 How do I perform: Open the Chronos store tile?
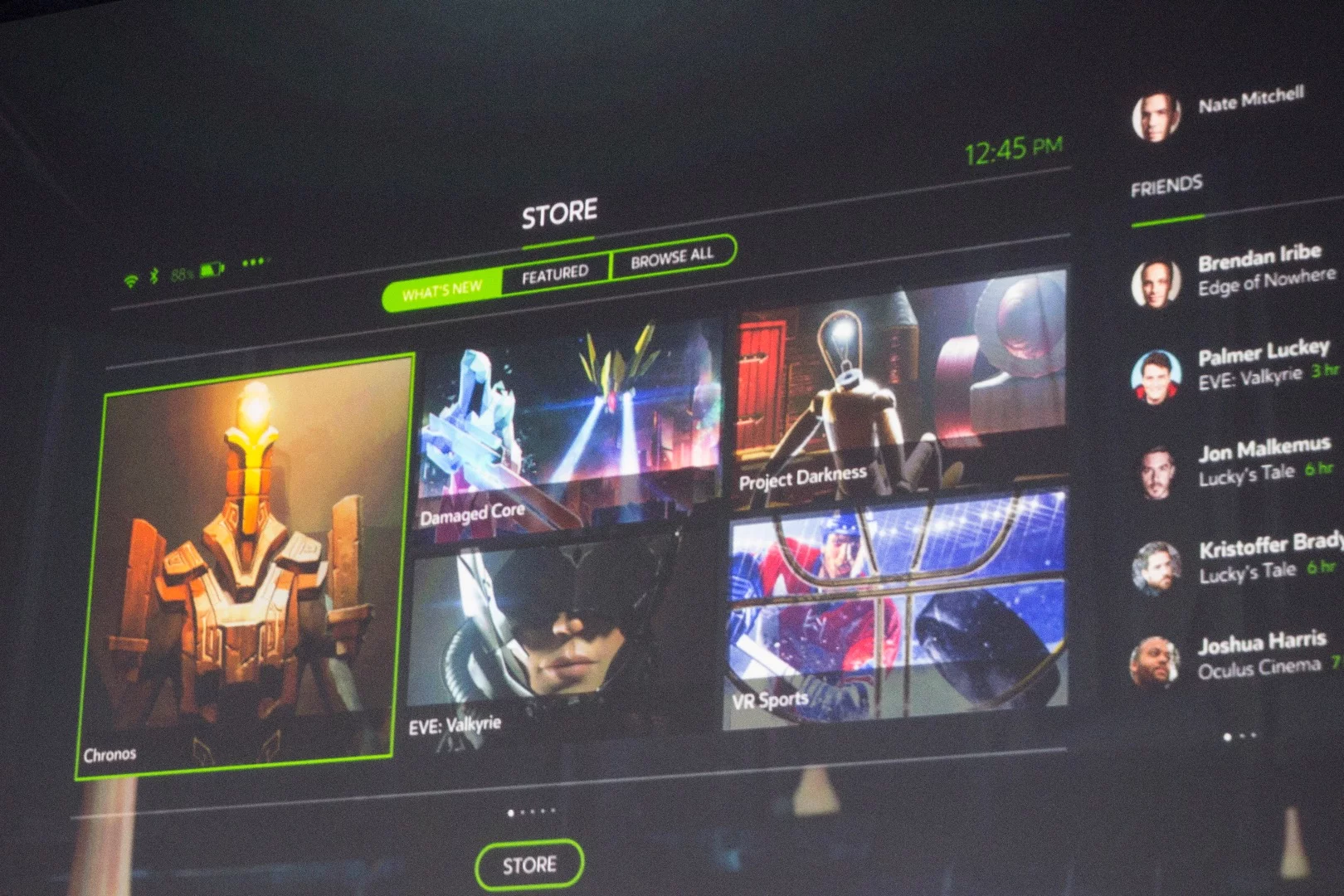click(x=245, y=564)
